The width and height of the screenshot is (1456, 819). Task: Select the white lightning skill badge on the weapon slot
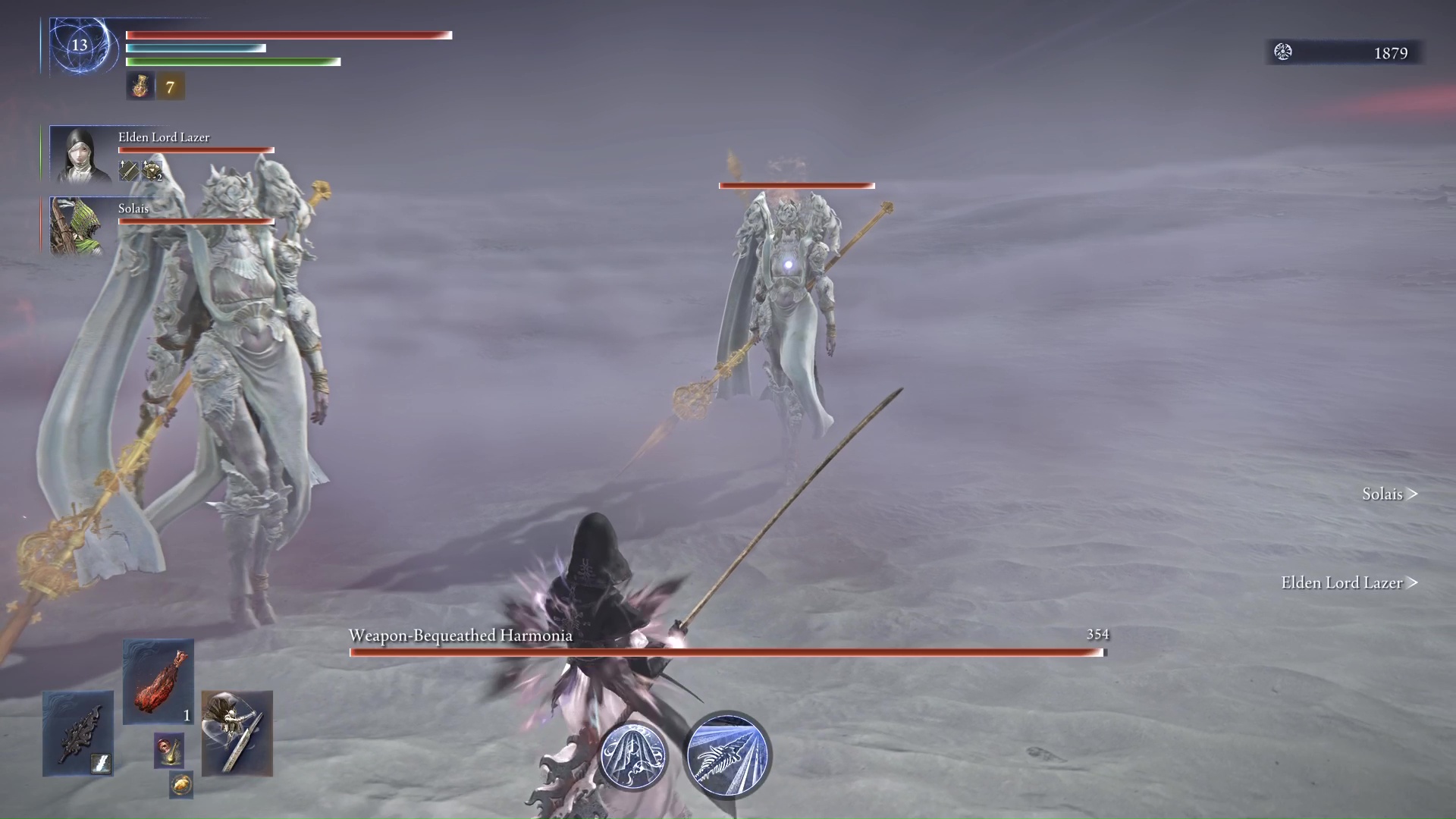[101, 762]
